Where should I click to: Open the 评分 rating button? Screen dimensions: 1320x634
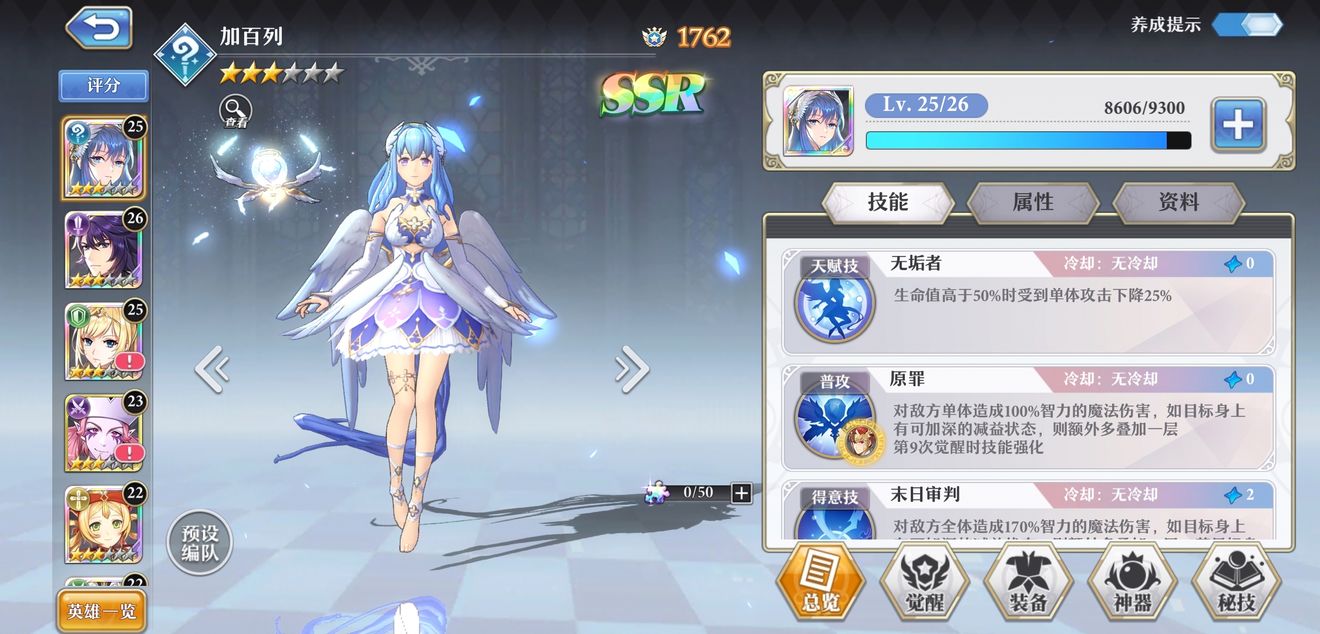tap(104, 86)
